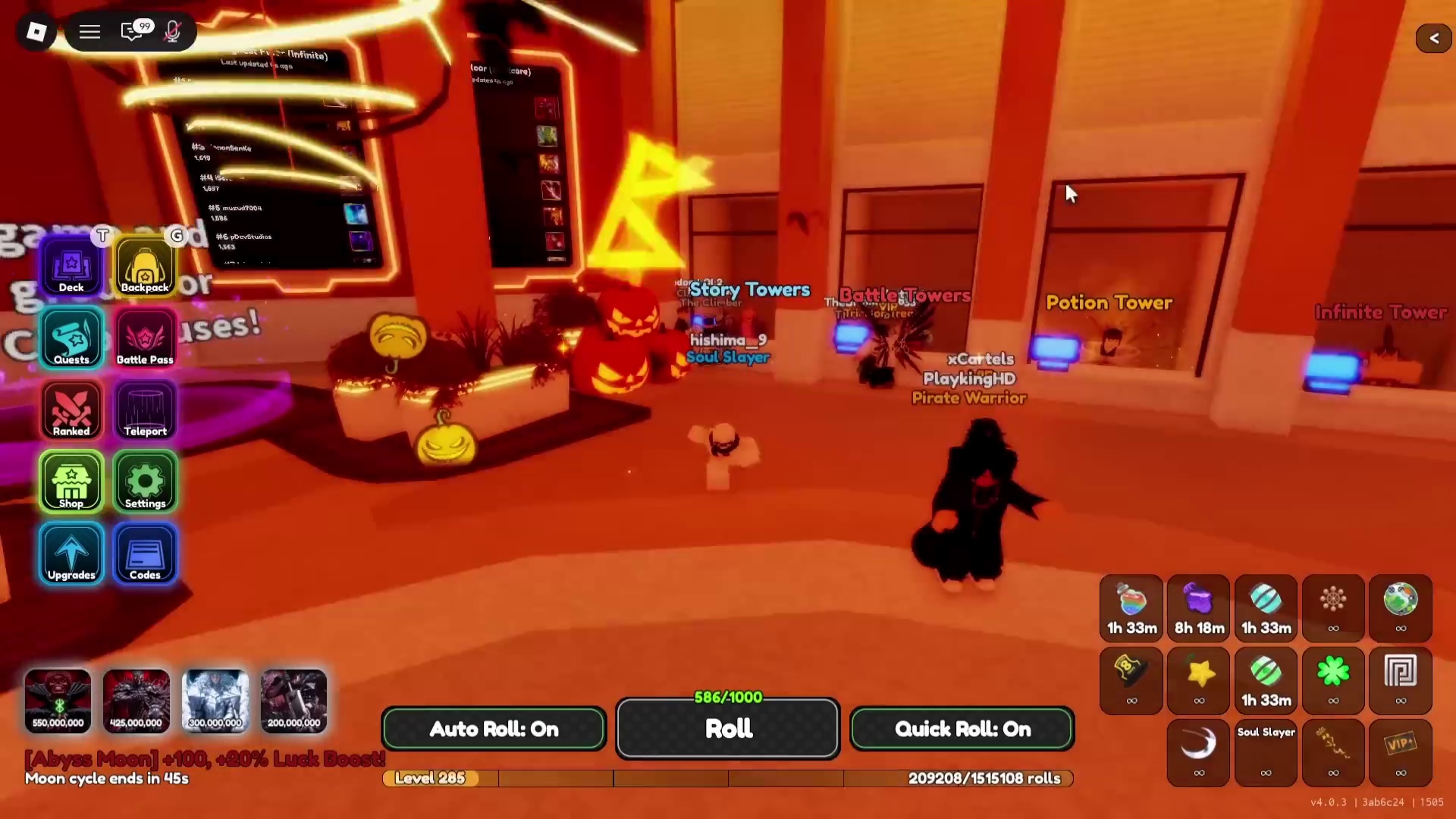Open the Roblox main menu logo
This screenshot has width=1456, height=819.
[36, 32]
